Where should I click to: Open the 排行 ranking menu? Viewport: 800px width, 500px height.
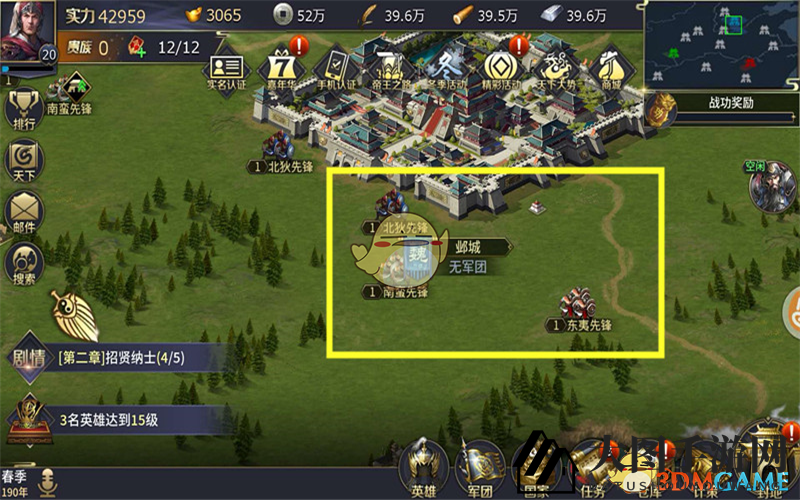(23, 110)
